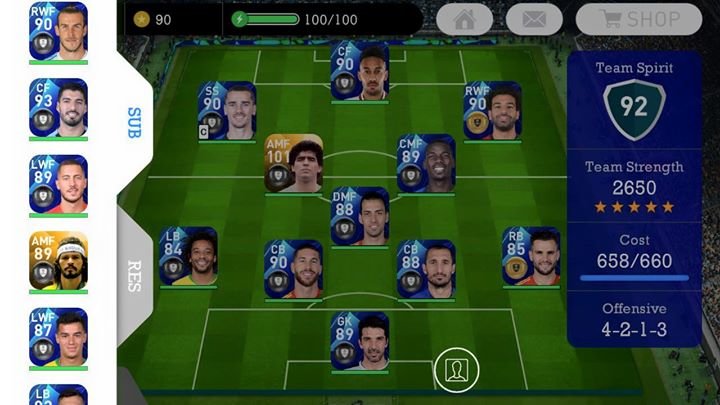The width and height of the screenshot is (720, 405).
Task: Select the AMF 101 player card
Action: (x=293, y=163)
